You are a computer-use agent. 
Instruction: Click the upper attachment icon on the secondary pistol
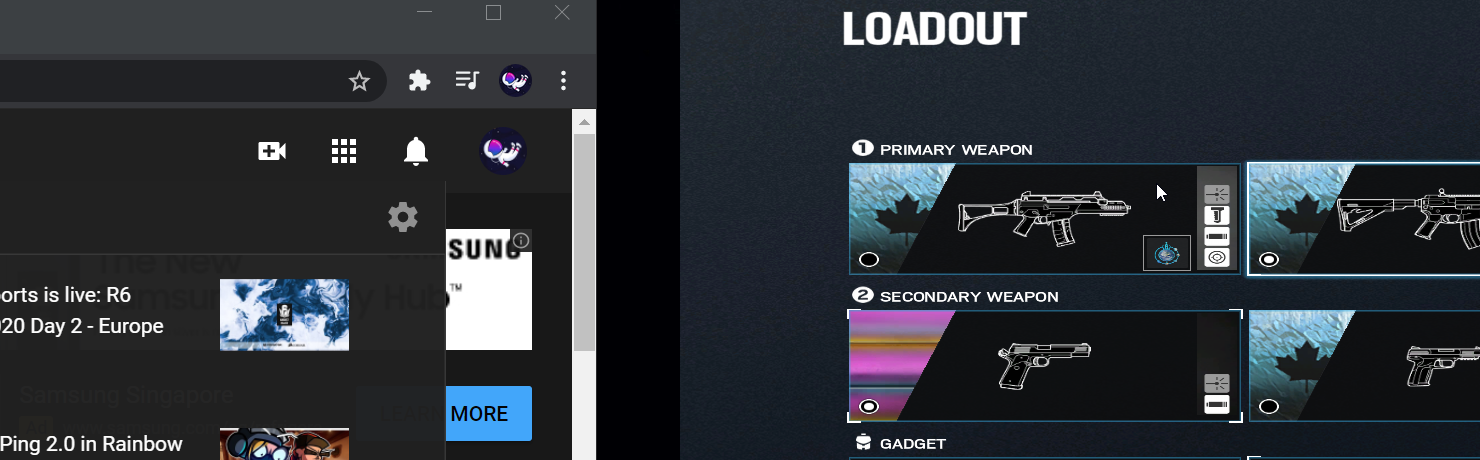pyautogui.click(x=1217, y=383)
